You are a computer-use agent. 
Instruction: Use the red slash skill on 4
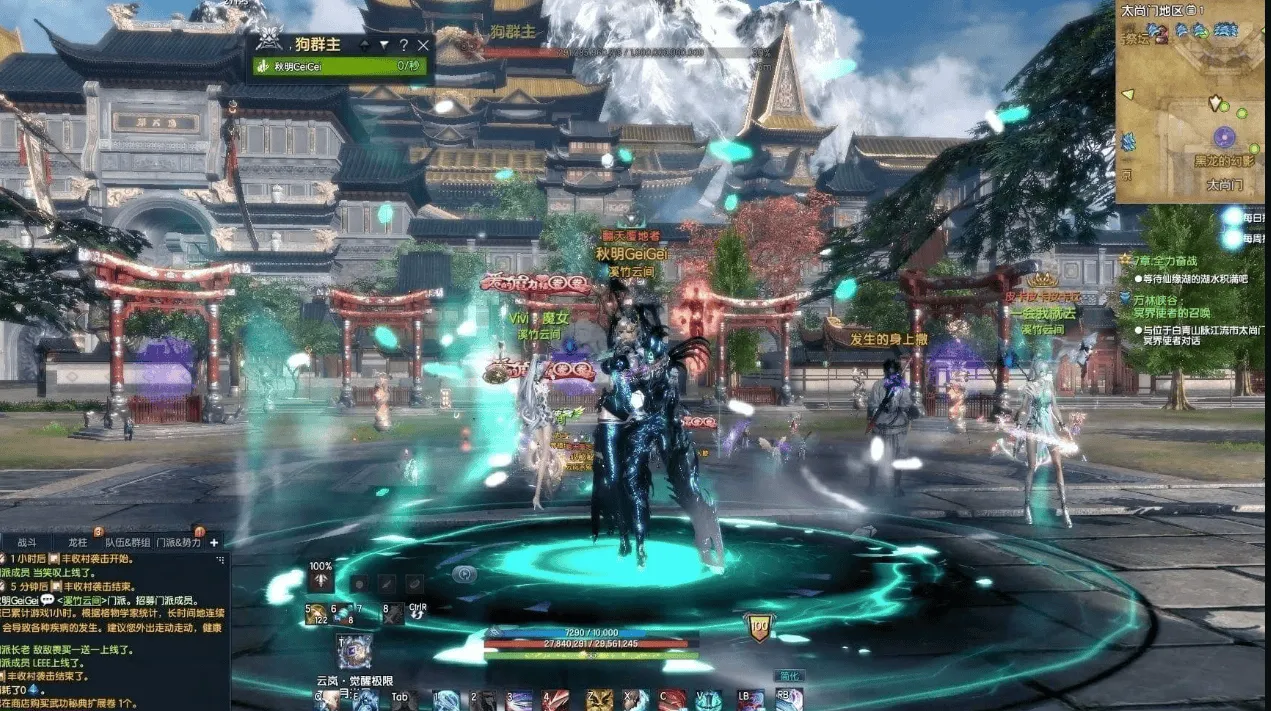point(558,700)
